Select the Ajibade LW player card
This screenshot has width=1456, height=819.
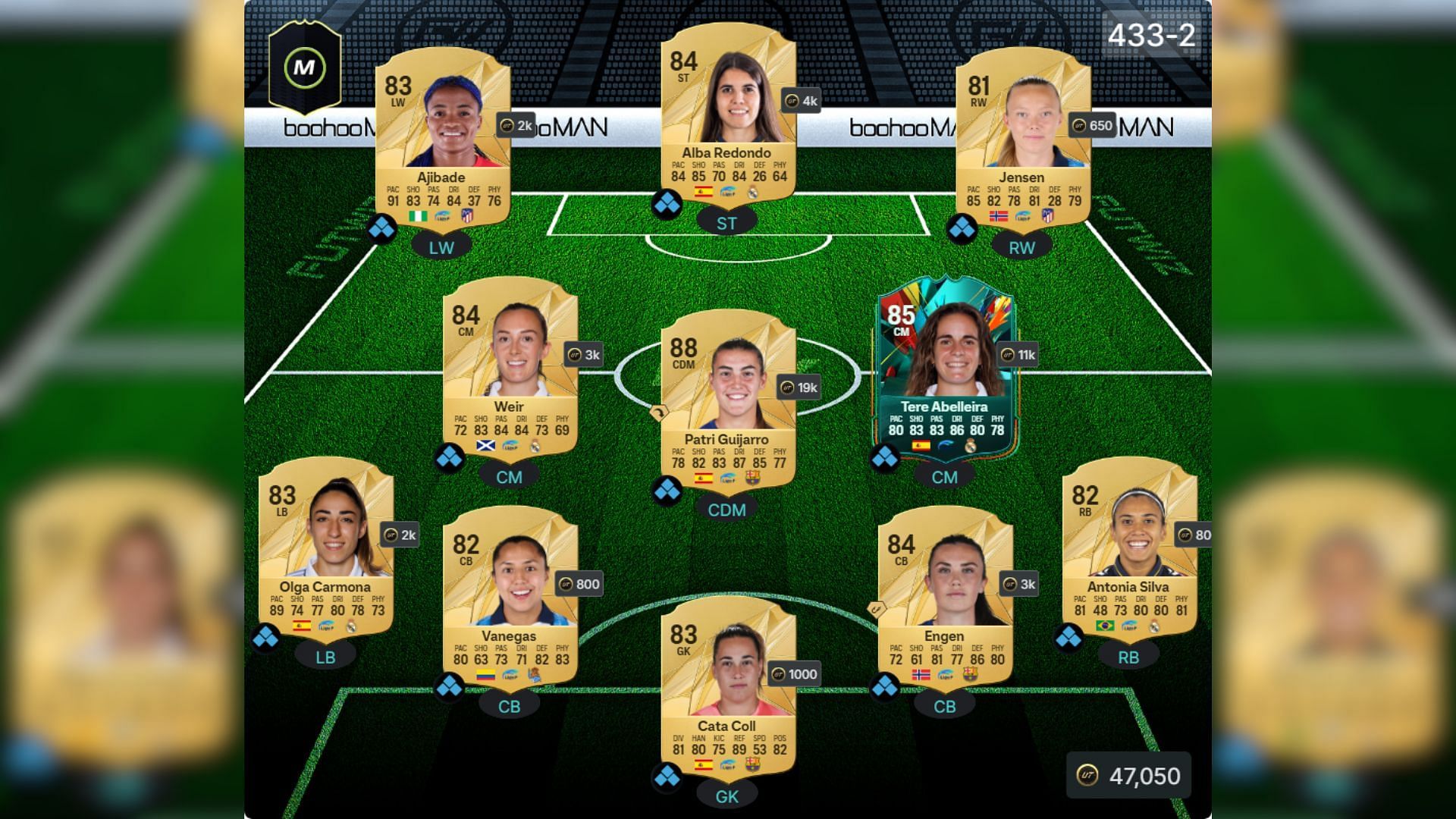point(442,136)
